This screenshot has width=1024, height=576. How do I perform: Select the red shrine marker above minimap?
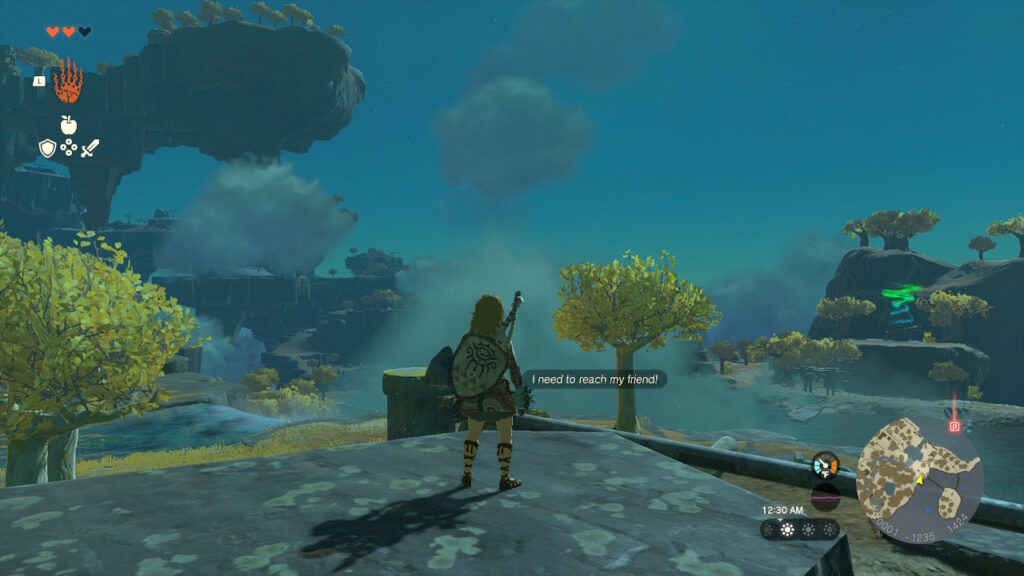click(954, 426)
